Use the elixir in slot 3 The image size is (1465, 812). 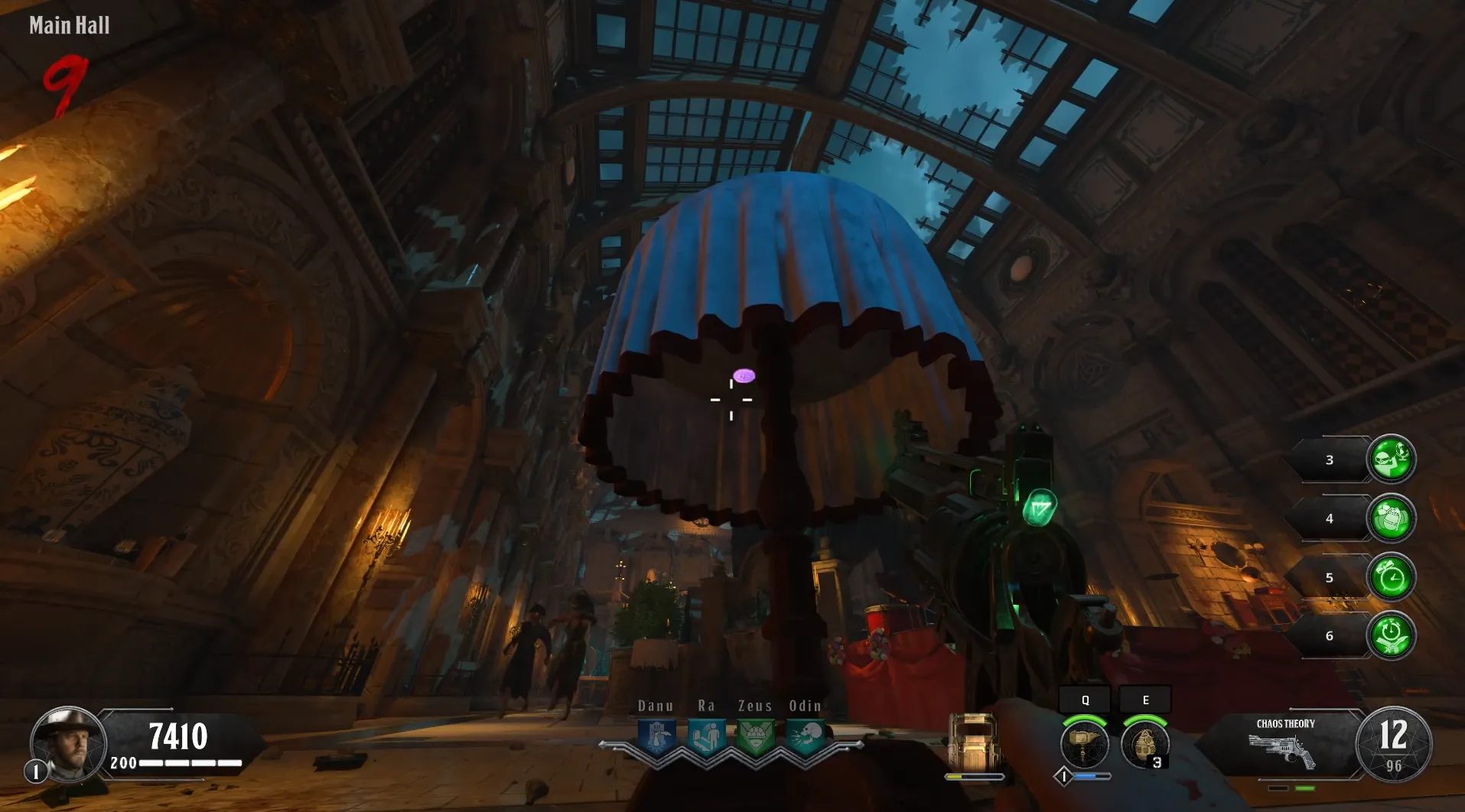pos(1391,460)
